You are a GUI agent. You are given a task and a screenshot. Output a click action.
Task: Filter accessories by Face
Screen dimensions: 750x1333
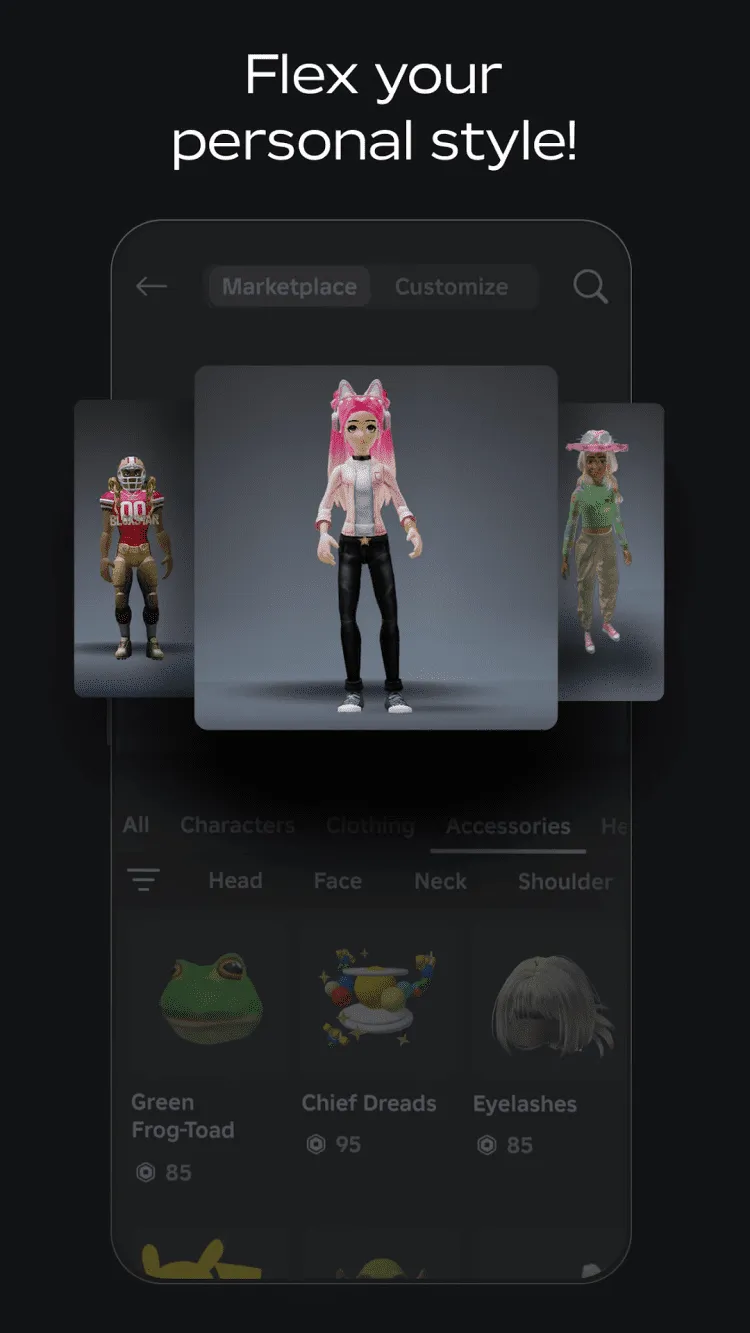(x=337, y=881)
